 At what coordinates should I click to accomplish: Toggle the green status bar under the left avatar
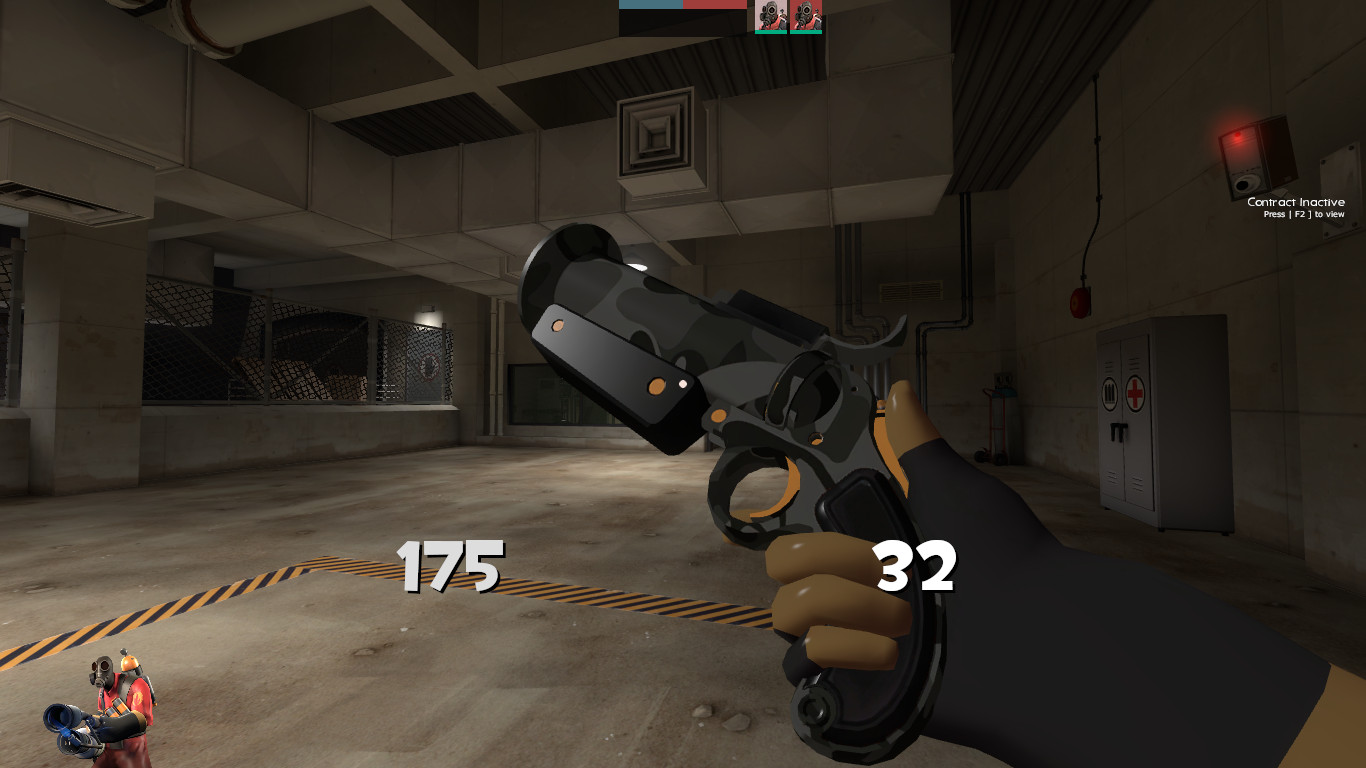point(770,32)
